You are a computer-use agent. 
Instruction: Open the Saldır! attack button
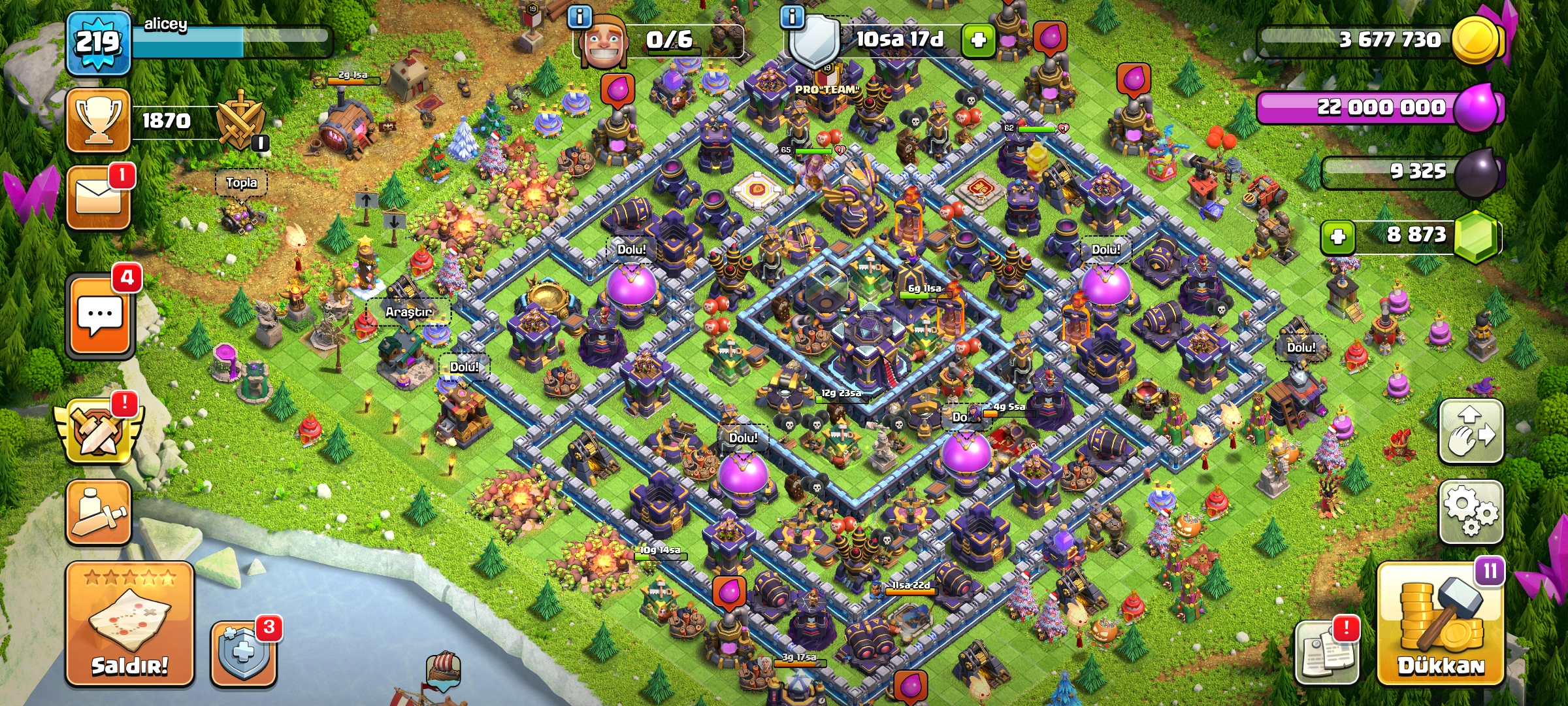pyautogui.click(x=129, y=624)
